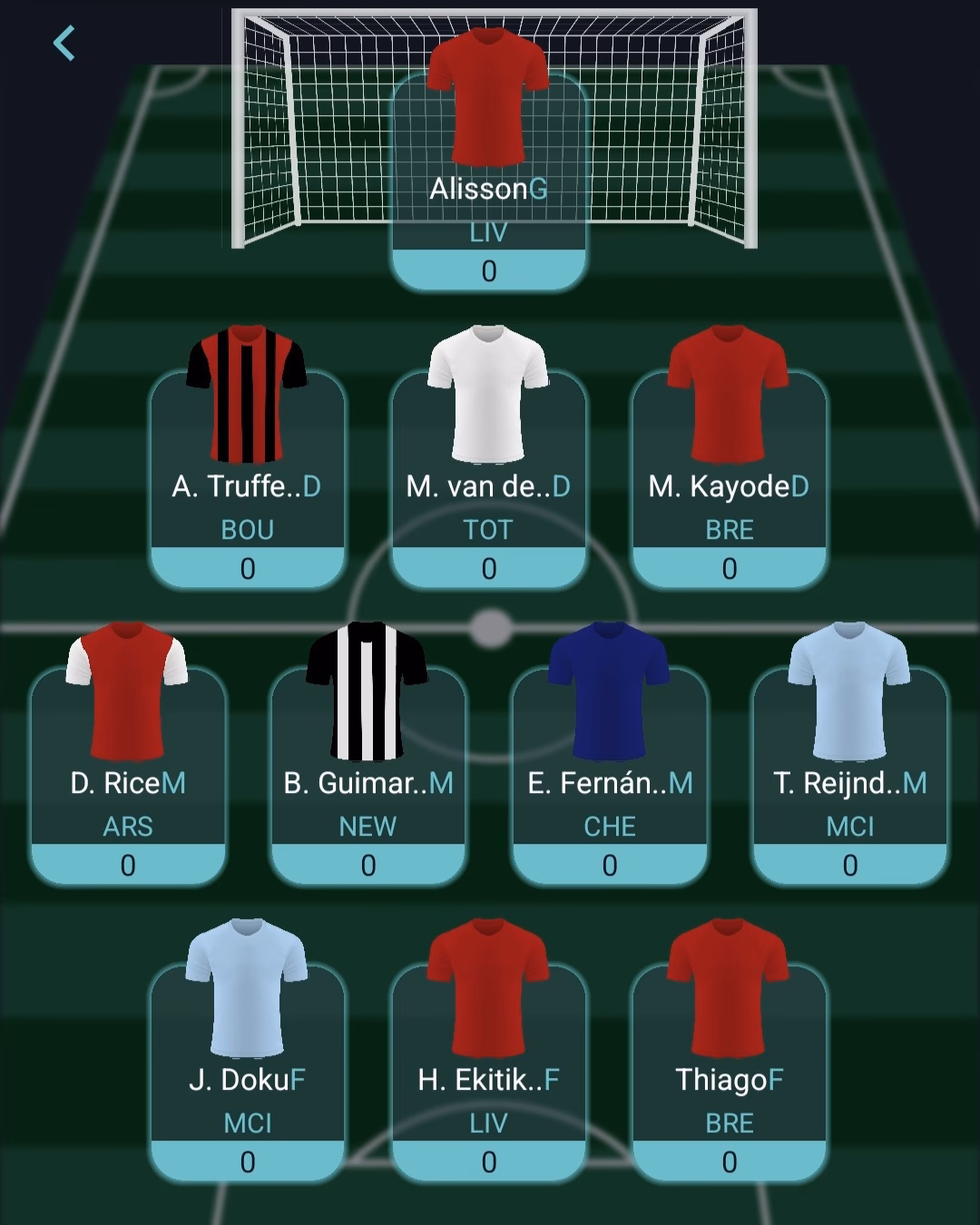Go back using the arrow button
980x1225 pixels.
click(x=64, y=44)
